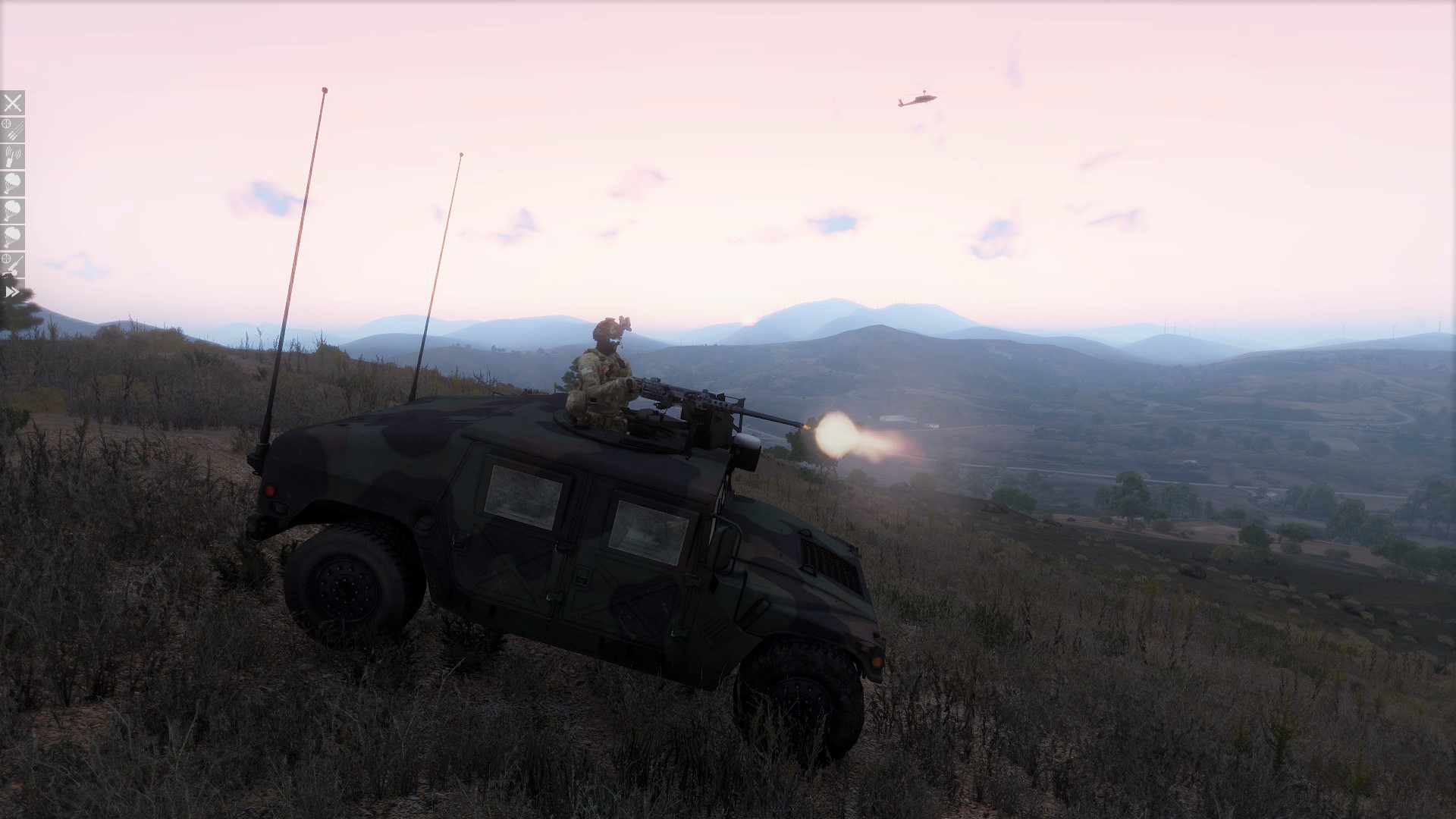Expand the toolbar with double arrow
The image size is (1456, 819).
click(12, 291)
